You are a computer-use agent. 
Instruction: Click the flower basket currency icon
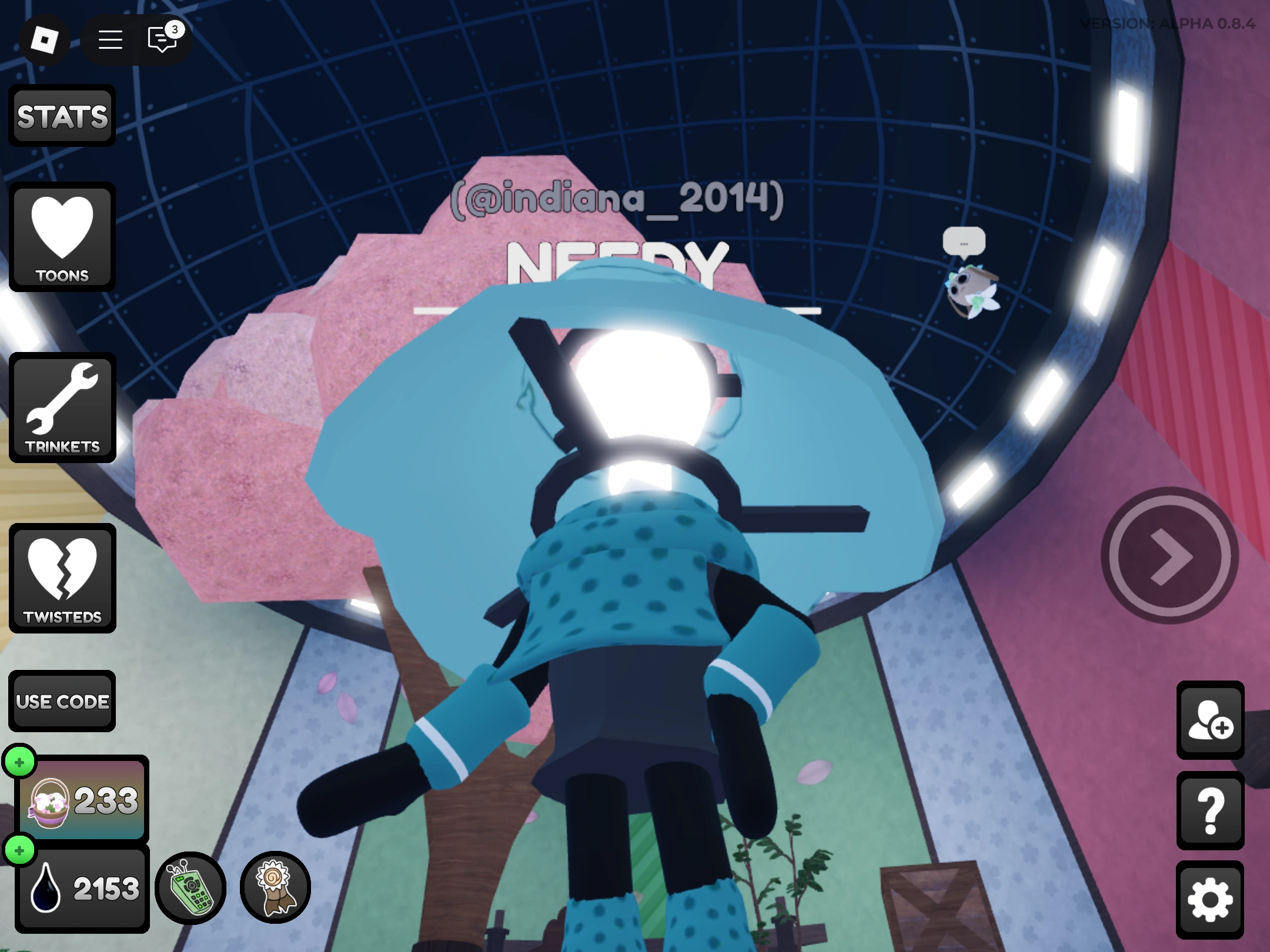(49, 802)
